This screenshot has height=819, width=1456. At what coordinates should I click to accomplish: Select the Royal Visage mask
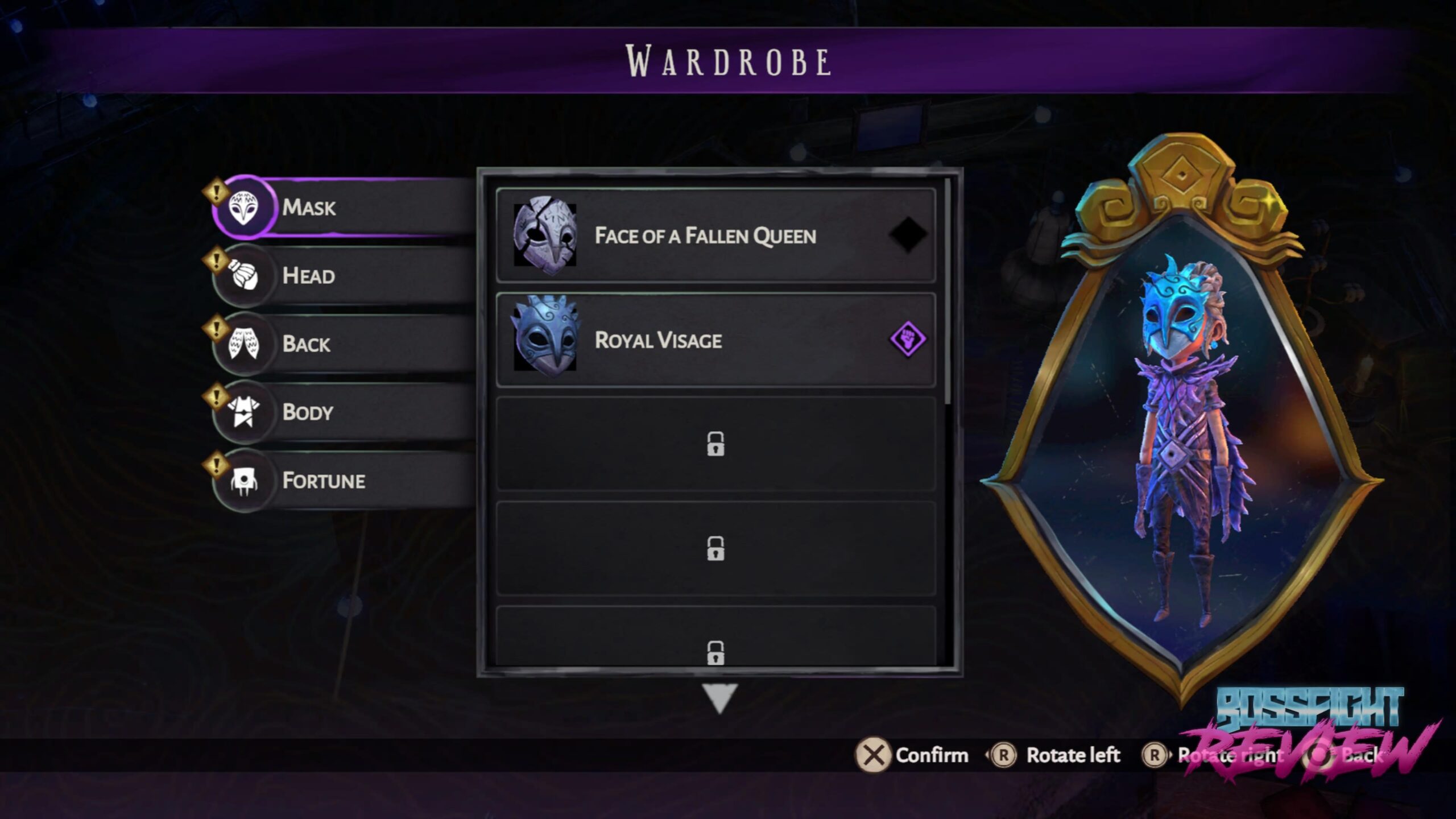point(715,340)
